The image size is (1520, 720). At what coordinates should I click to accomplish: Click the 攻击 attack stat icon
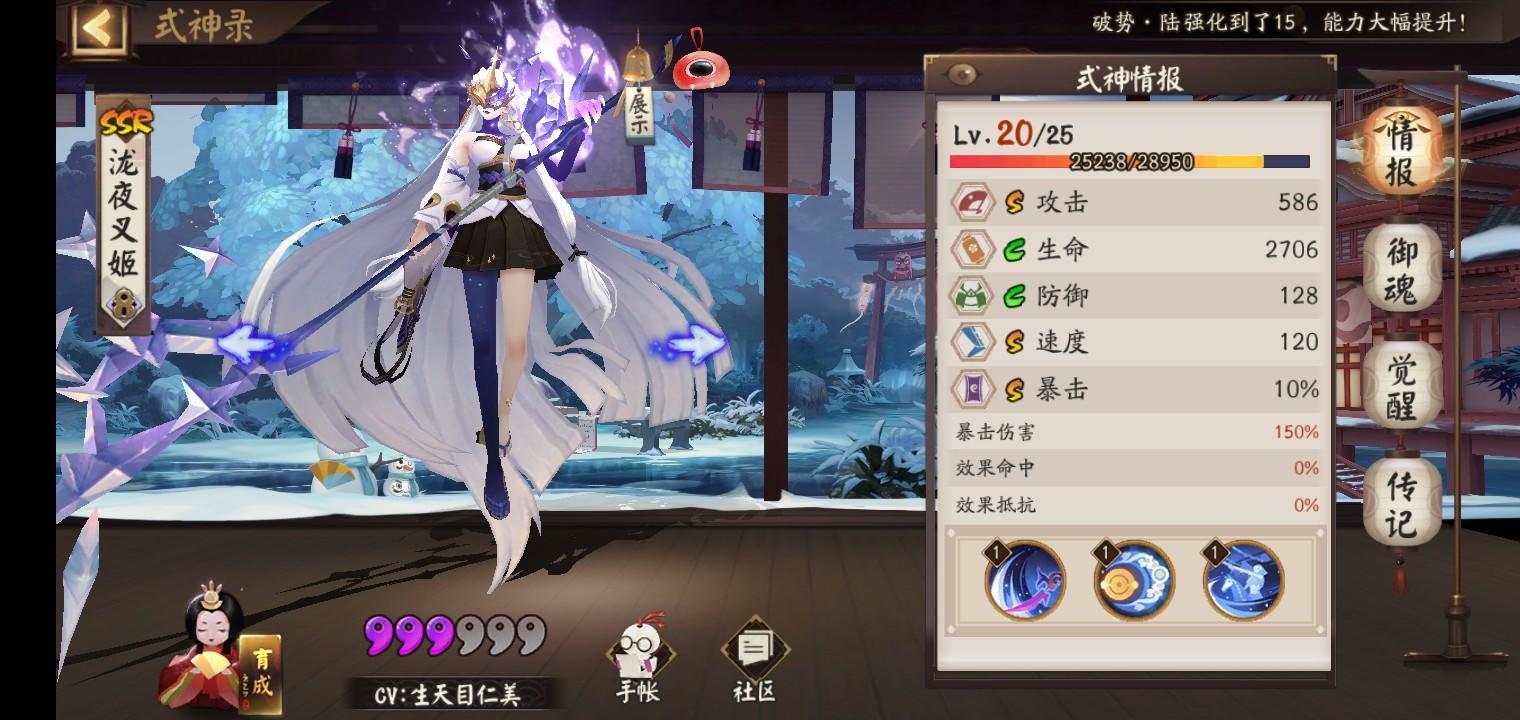(x=970, y=202)
